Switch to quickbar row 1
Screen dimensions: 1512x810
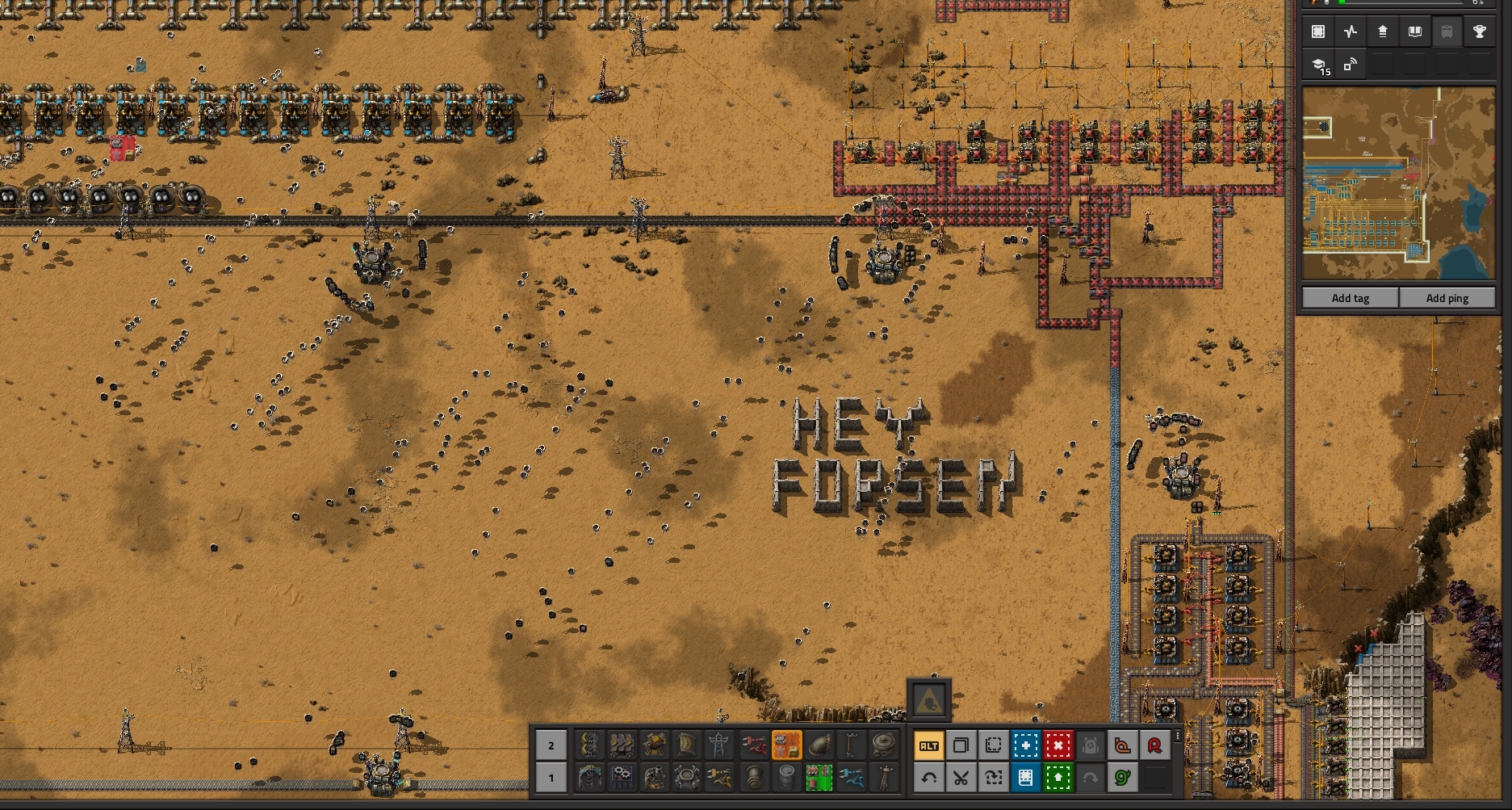551,778
